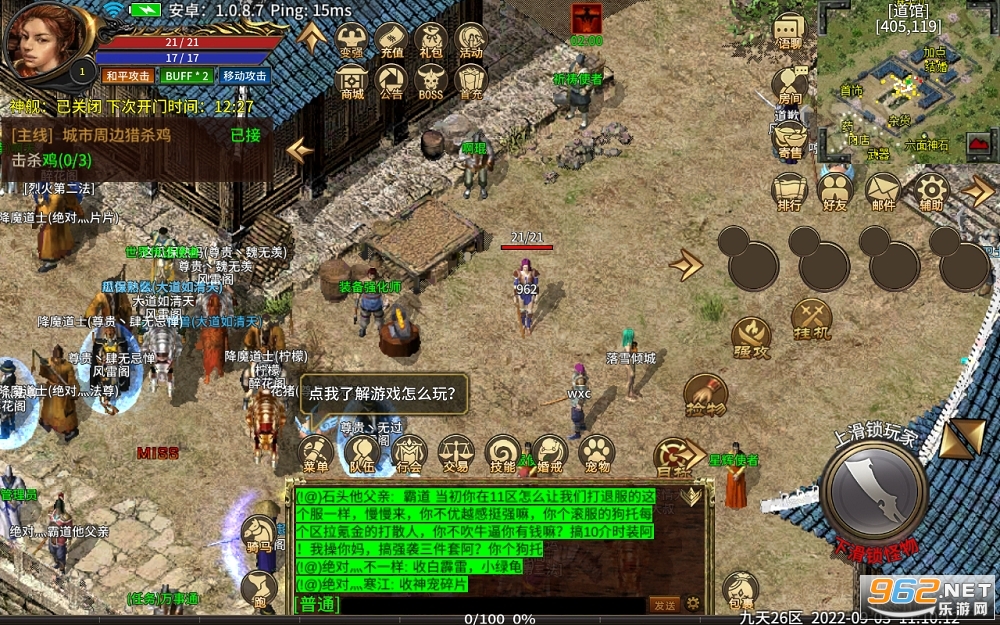Open the 礼包 gift pack icon
Image resolution: width=1000 pixels, height=625 pixels.
431,41
